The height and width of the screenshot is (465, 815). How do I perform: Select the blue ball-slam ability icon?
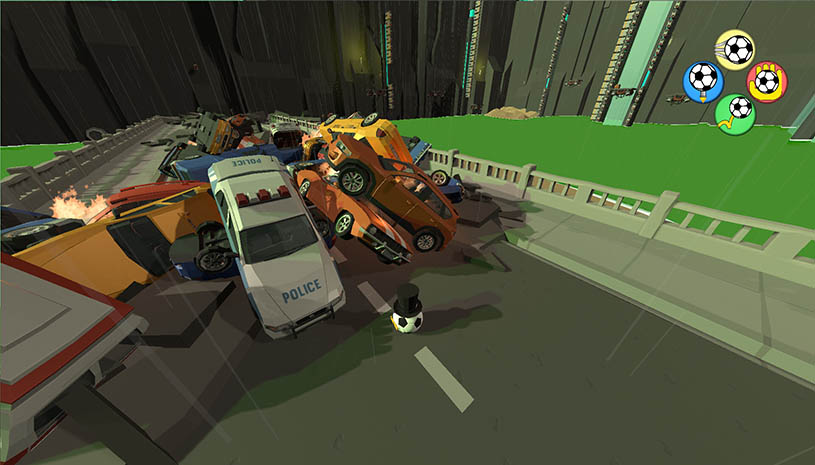(703, 79)
